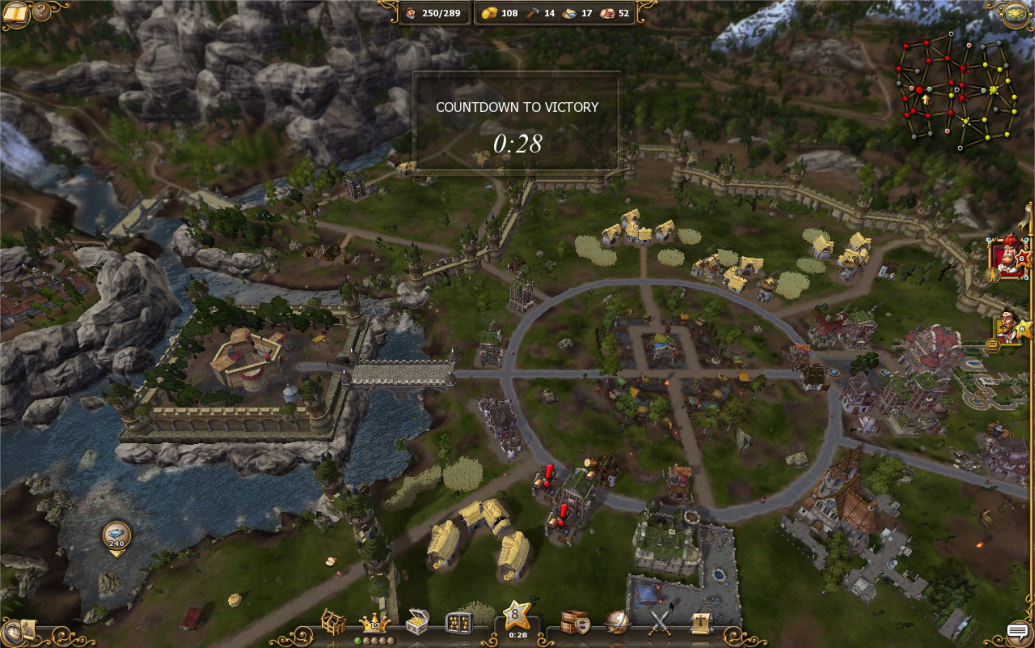Show the victory points star
Viewport: 1035px width, 648px height.
tap(517, 614)
